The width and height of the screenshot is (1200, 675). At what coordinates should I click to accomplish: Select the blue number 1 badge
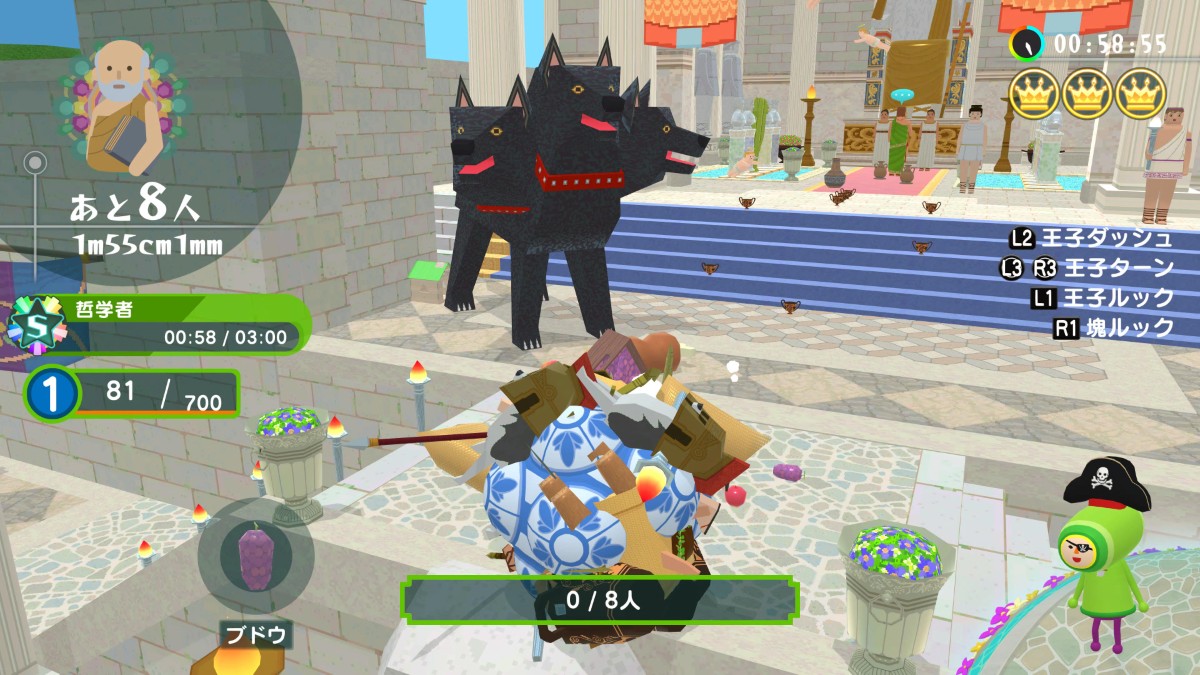tap(50, 394)
